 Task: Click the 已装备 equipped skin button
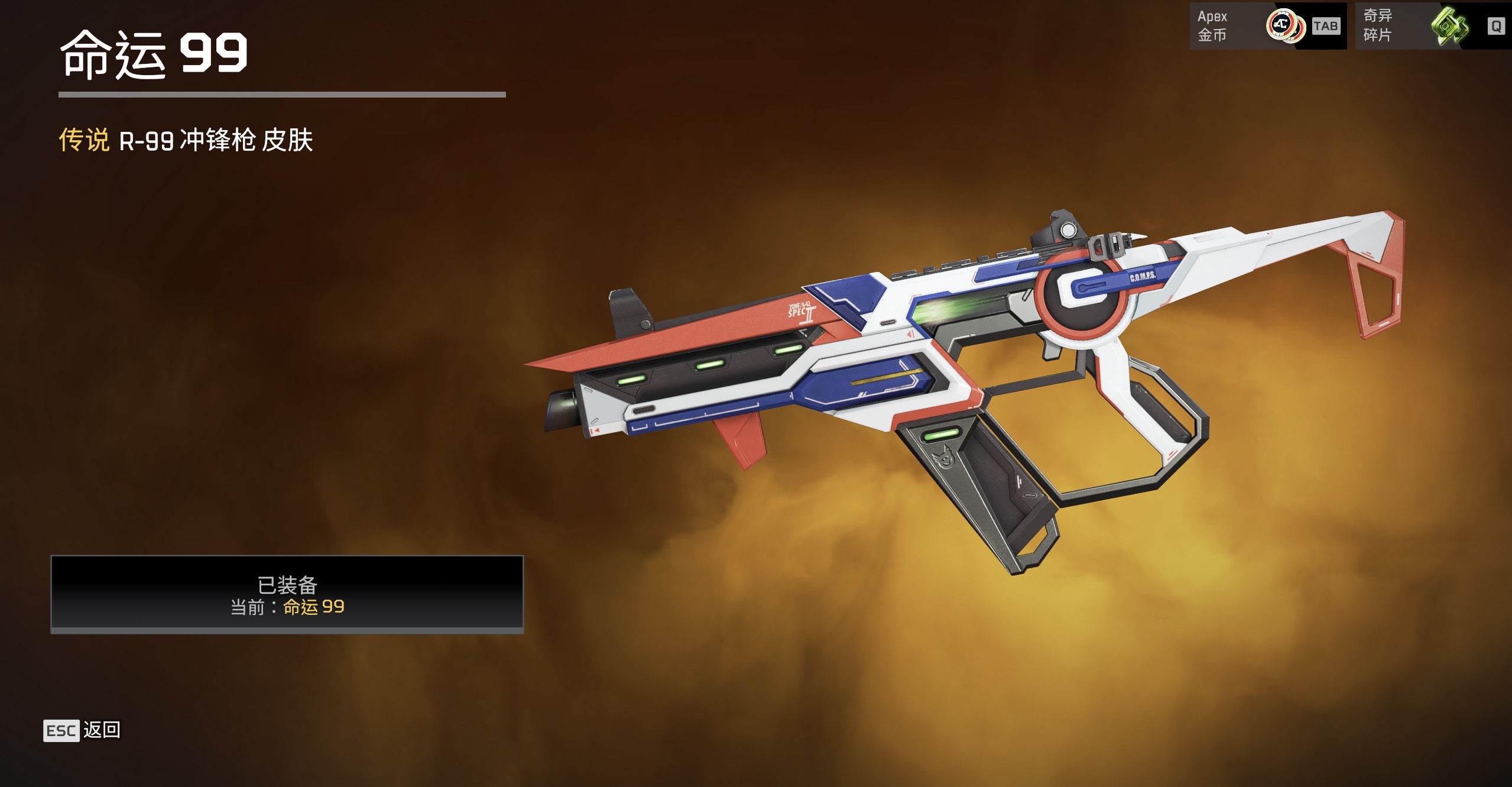tap(287, 594)
